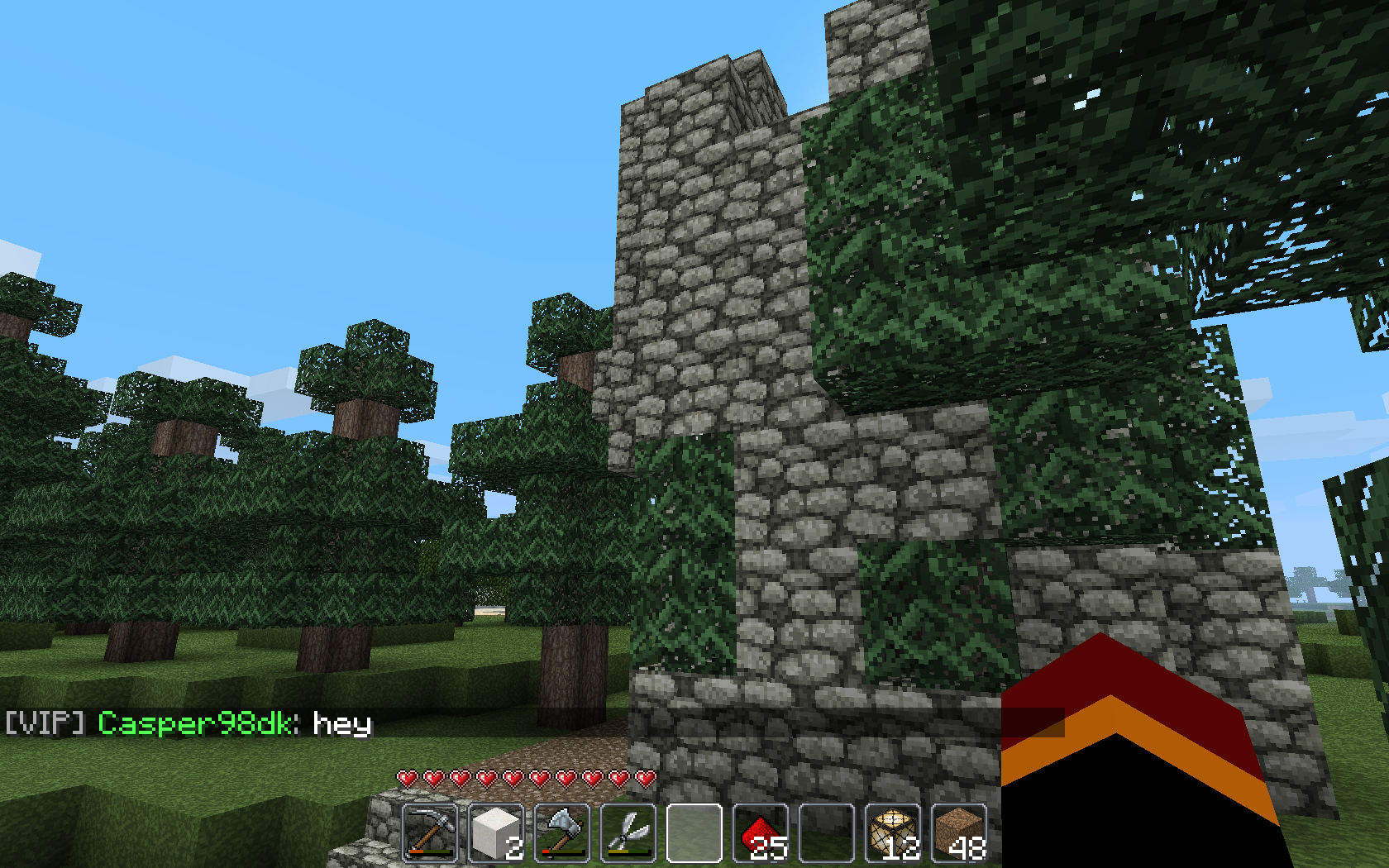Select the brown block stack of 48

tap(959, 832)
